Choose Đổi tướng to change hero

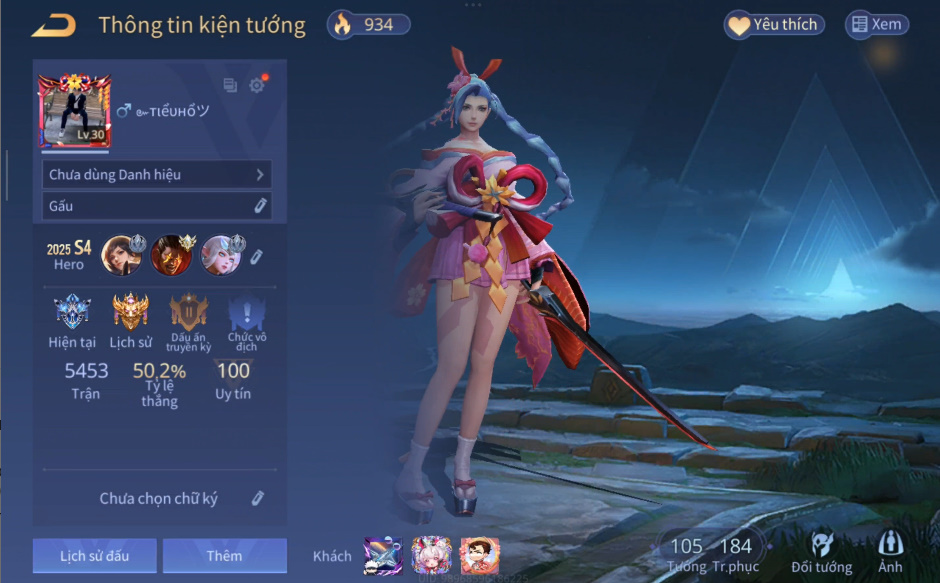tap(821, 552)
